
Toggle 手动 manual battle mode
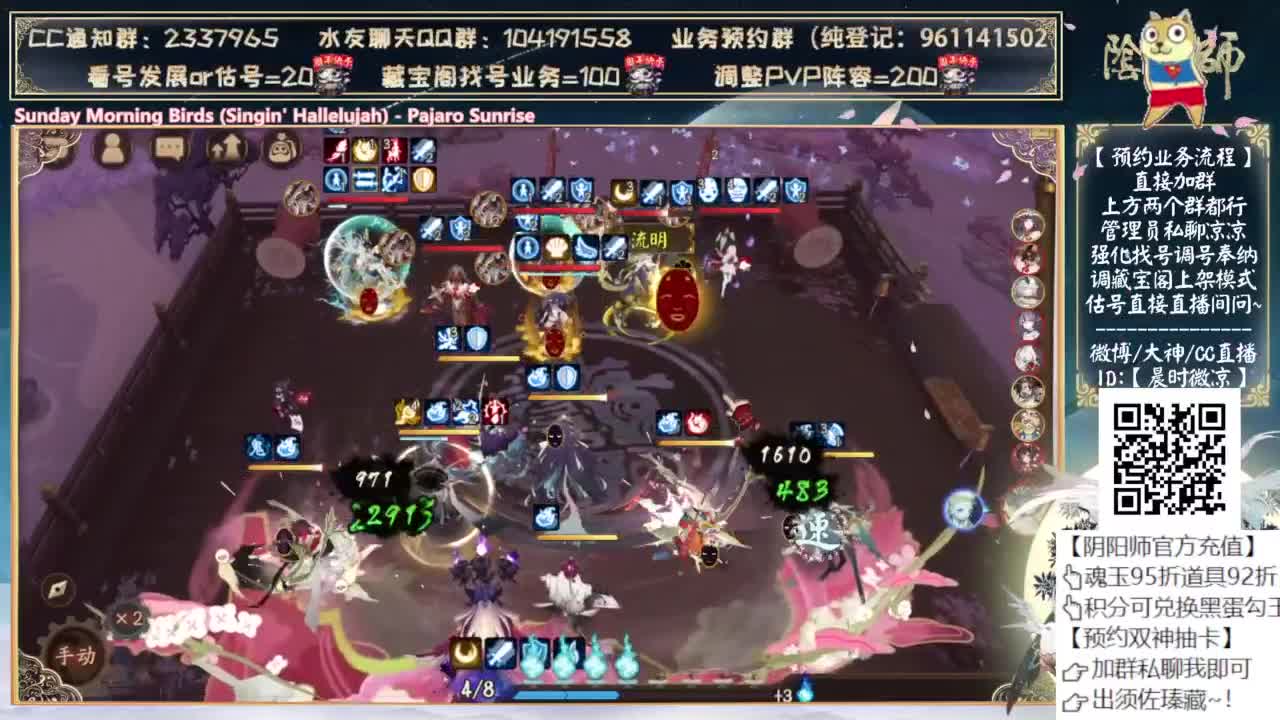pyautogui.click(x=76, y=655)
